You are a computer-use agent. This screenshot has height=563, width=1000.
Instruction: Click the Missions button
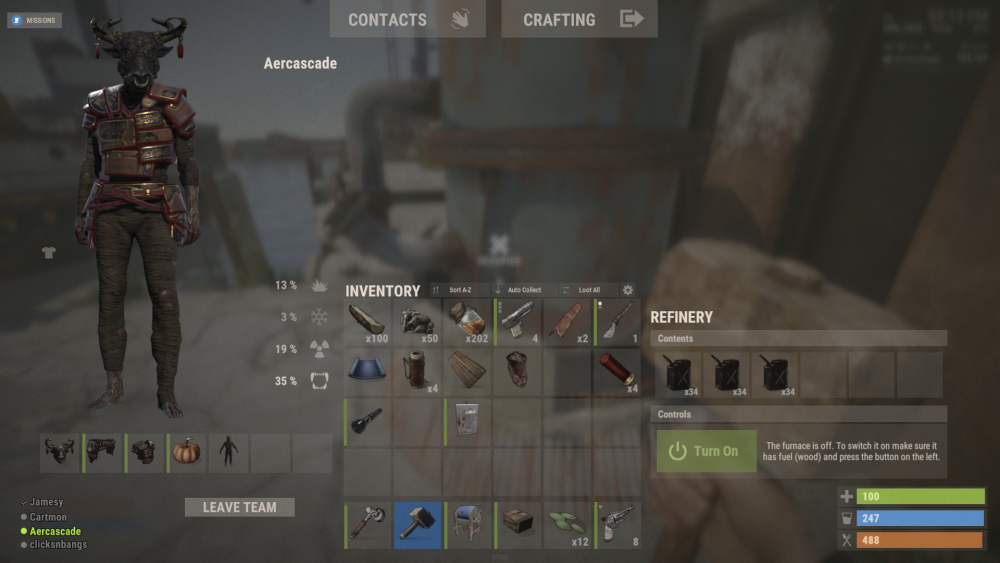(35, 20)
